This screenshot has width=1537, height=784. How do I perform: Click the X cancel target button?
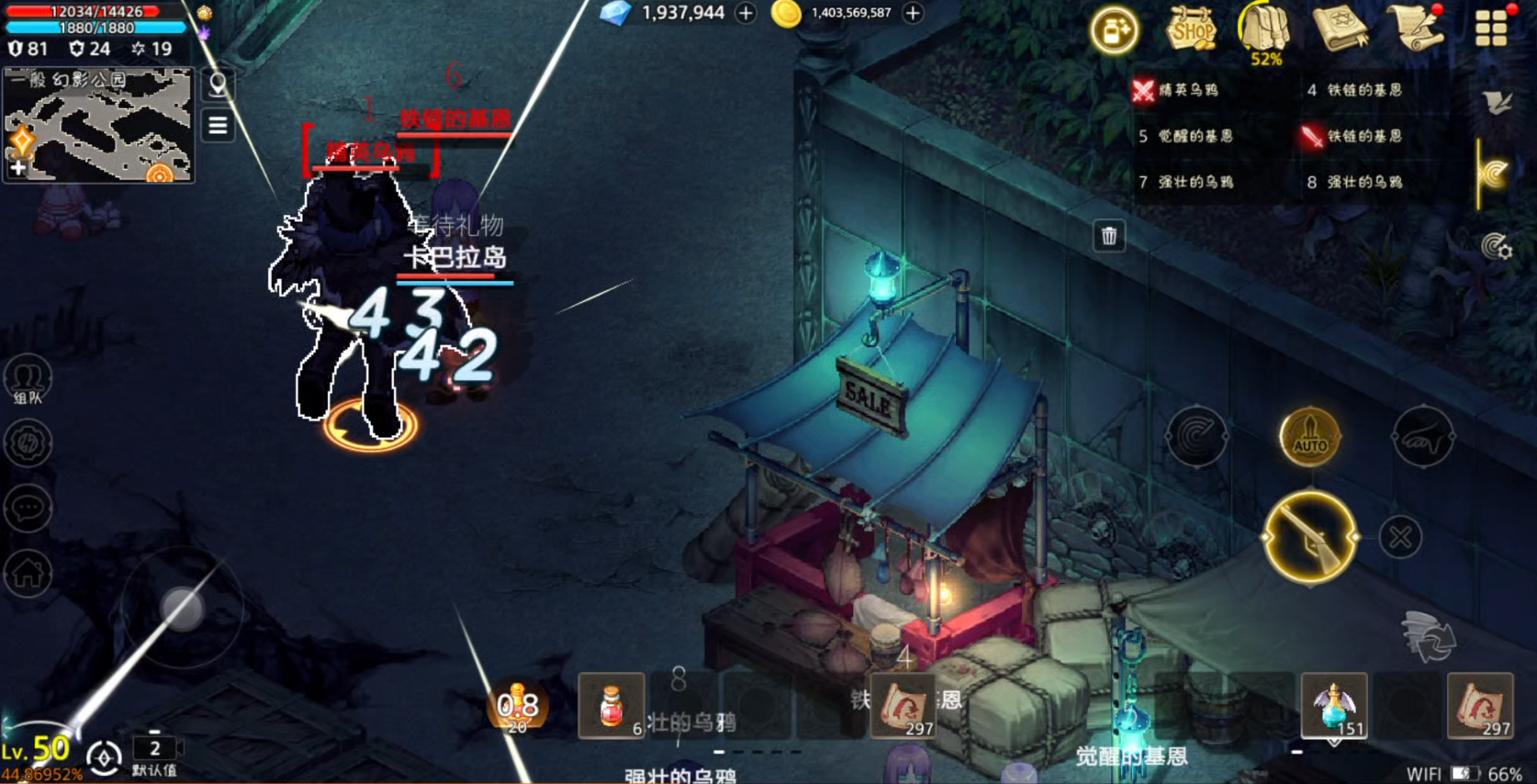tap(1400, 537)
